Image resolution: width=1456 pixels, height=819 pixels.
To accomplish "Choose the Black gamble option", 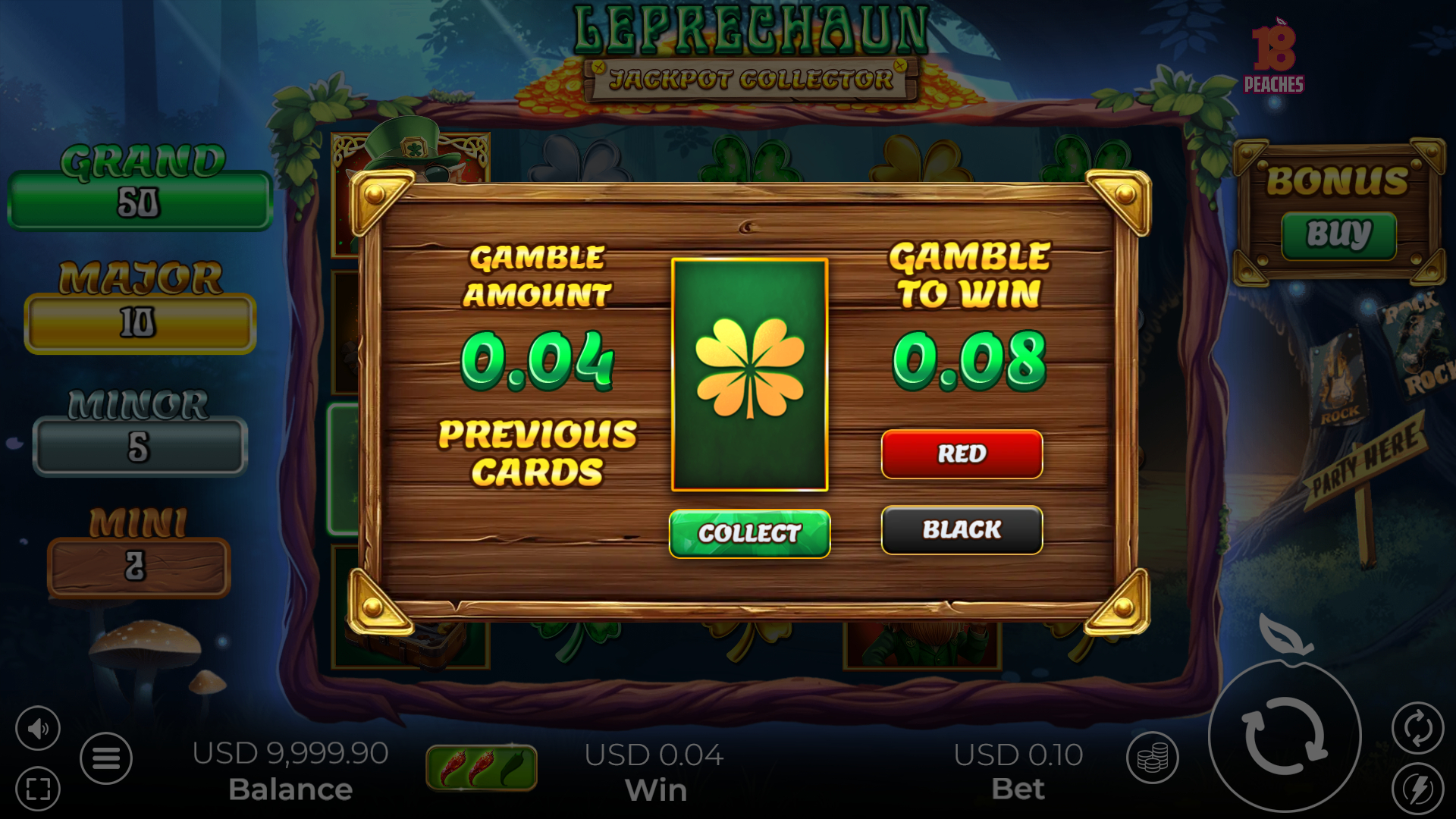I will (962, 529).
